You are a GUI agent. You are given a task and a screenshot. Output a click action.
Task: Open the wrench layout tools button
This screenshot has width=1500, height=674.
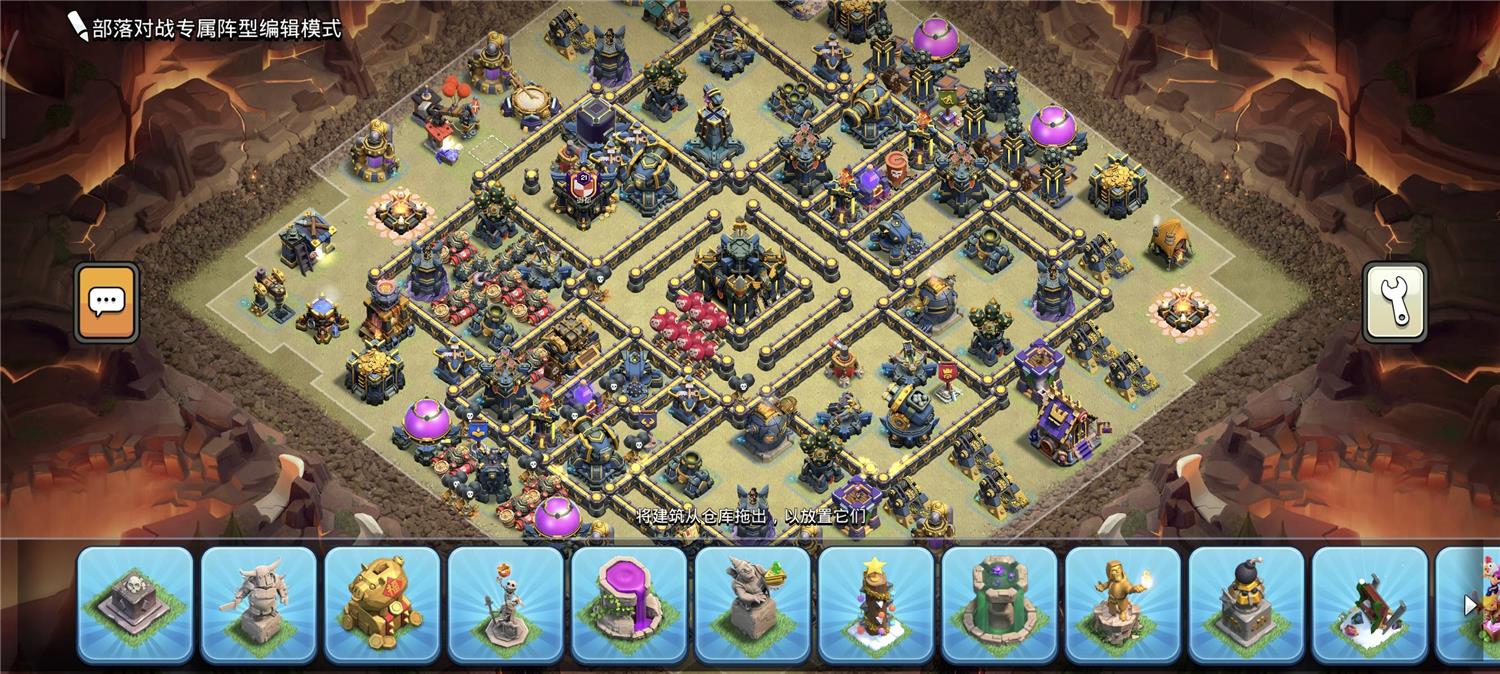click(x=1395, y=302)
